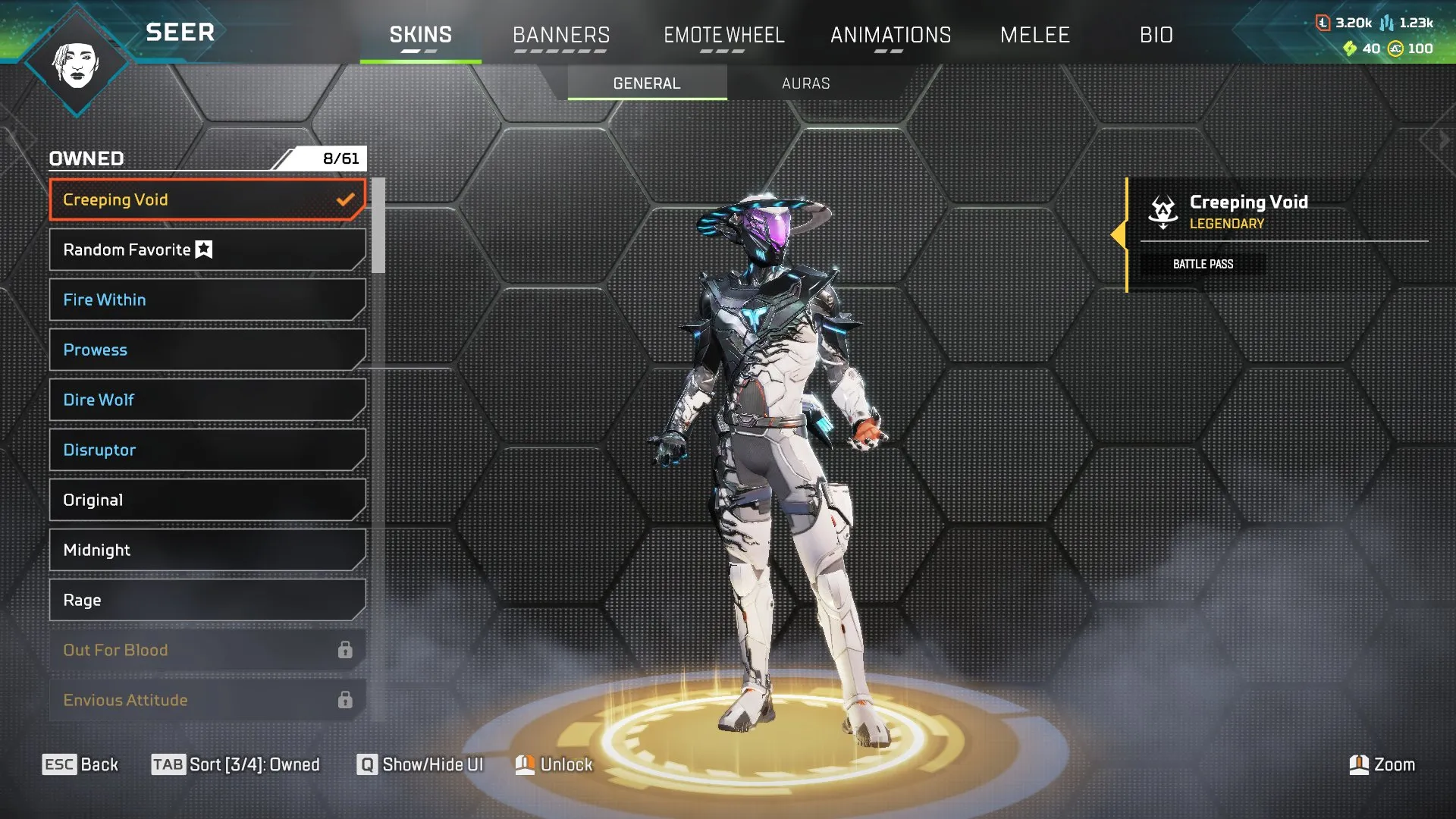The height and width of the screenshot is (819, 1456).
Task: Click the Zoom icon at bottom right
Action: (x=1359, y=764)
